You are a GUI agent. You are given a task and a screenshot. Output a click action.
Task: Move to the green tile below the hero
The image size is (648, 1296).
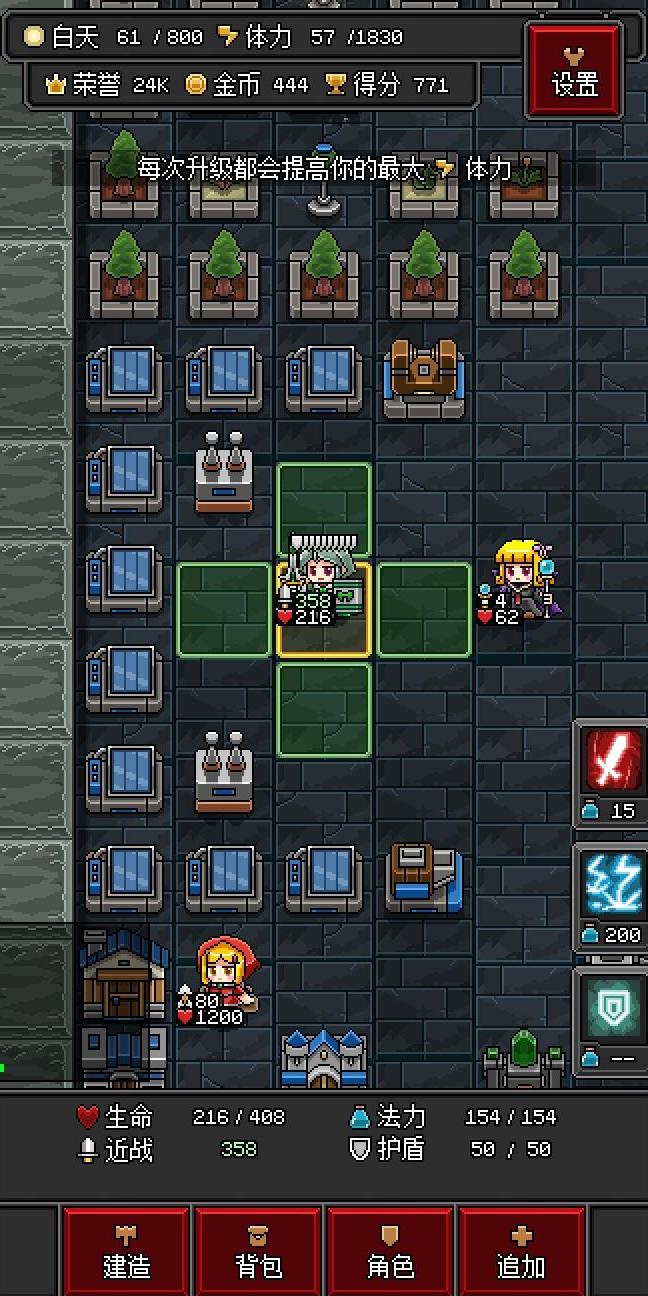click(x=324, y=708)
